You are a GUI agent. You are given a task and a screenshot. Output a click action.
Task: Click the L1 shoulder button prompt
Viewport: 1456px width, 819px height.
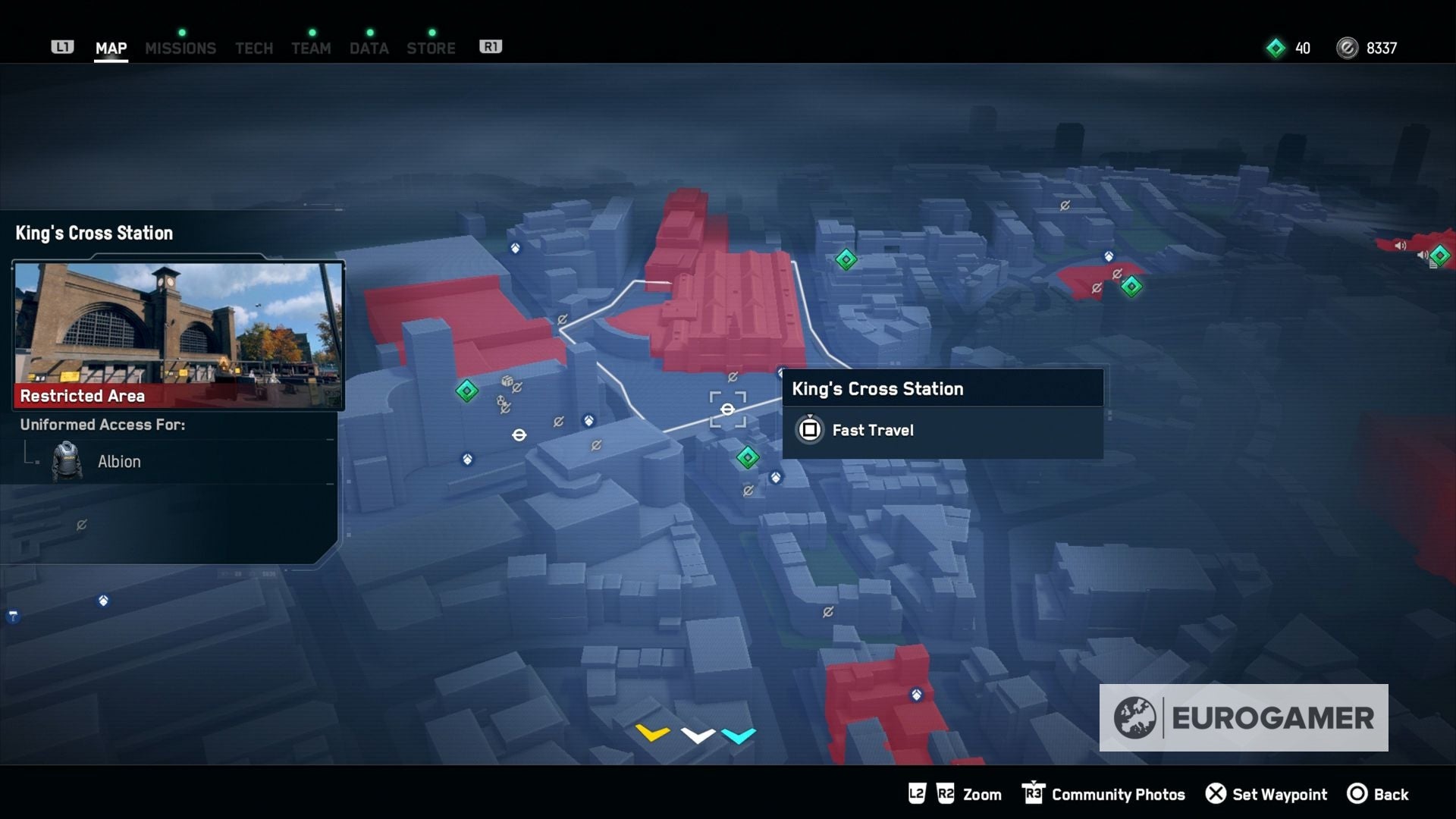click(63, 46)
